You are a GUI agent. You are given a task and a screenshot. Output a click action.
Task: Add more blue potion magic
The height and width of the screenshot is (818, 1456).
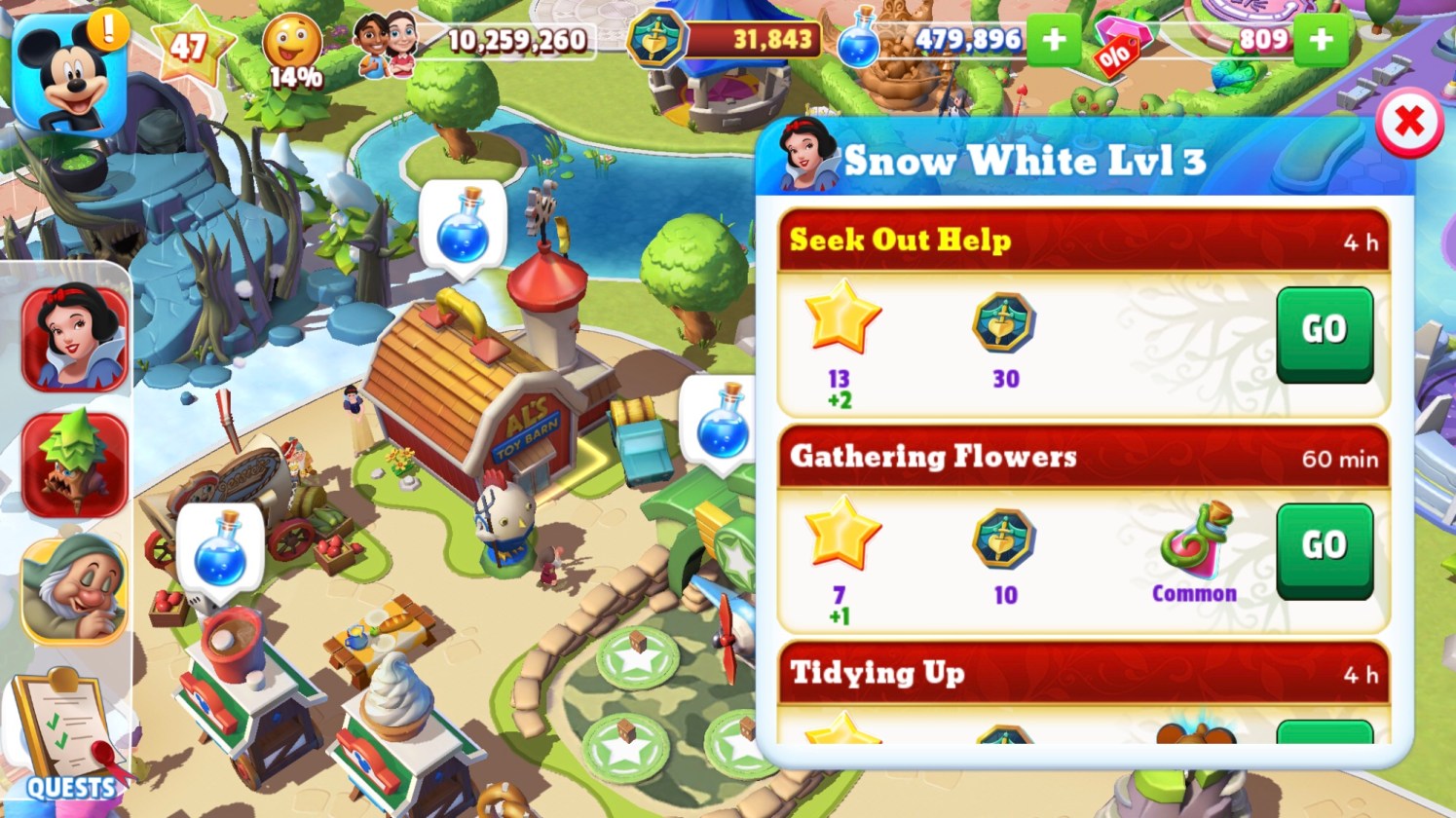pos(1053,40)
